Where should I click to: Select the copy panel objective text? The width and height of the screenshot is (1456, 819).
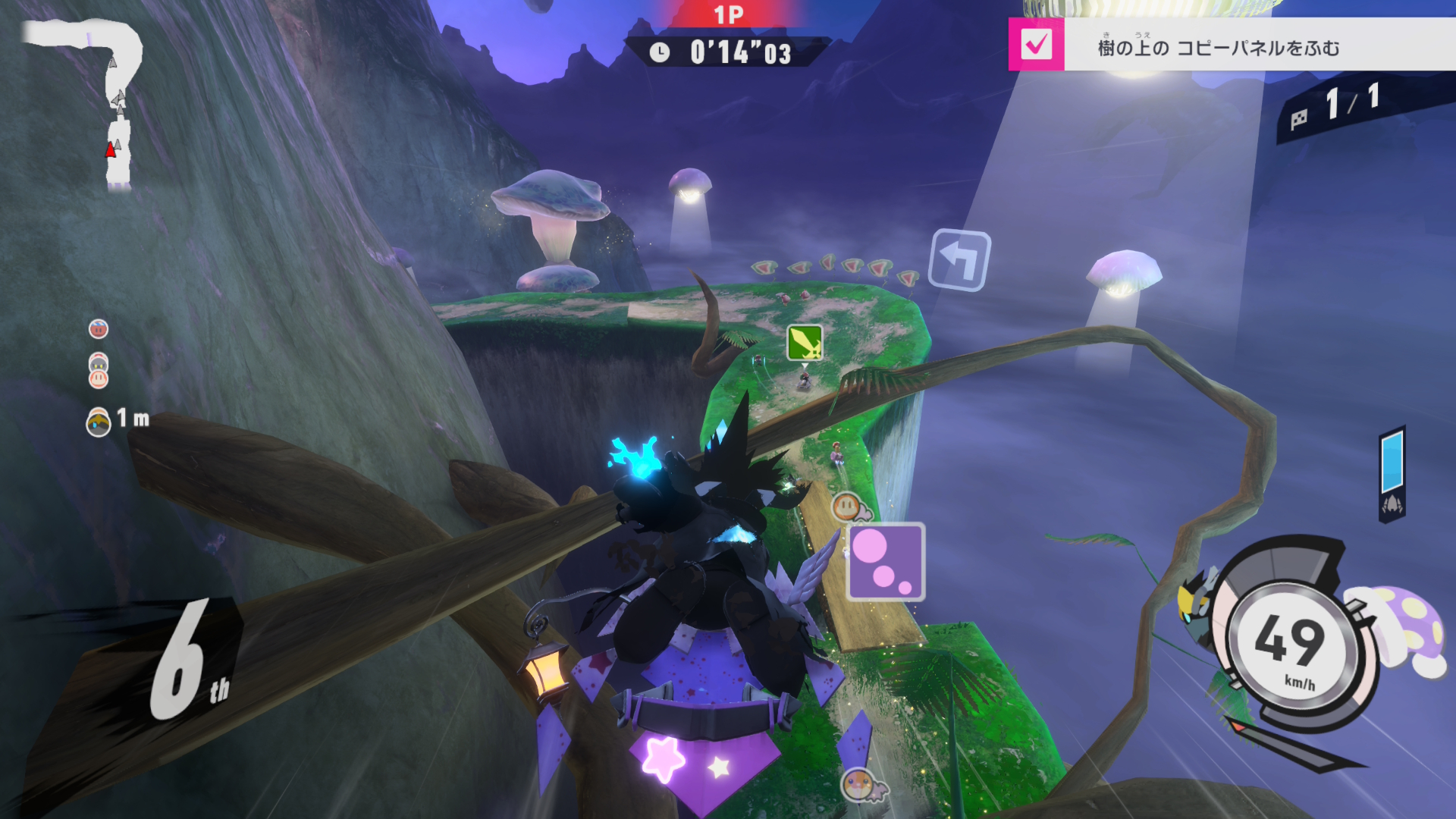click(1218, 48)
